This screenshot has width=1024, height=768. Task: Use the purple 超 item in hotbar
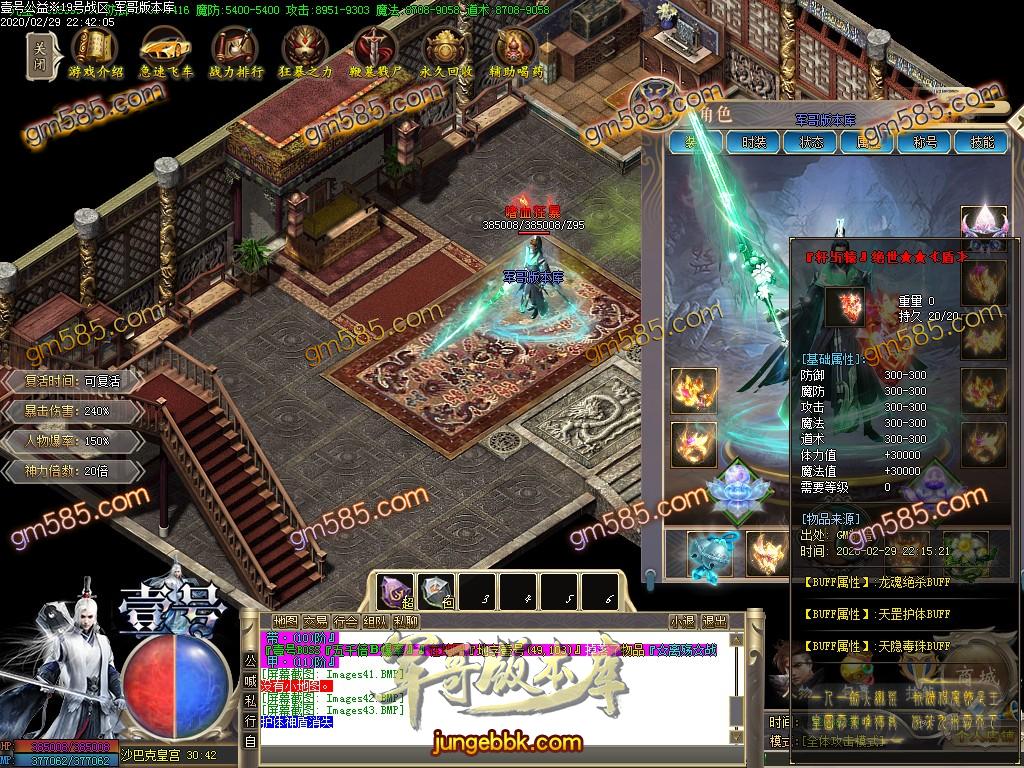pyautogui.click(x=397, y=592)
